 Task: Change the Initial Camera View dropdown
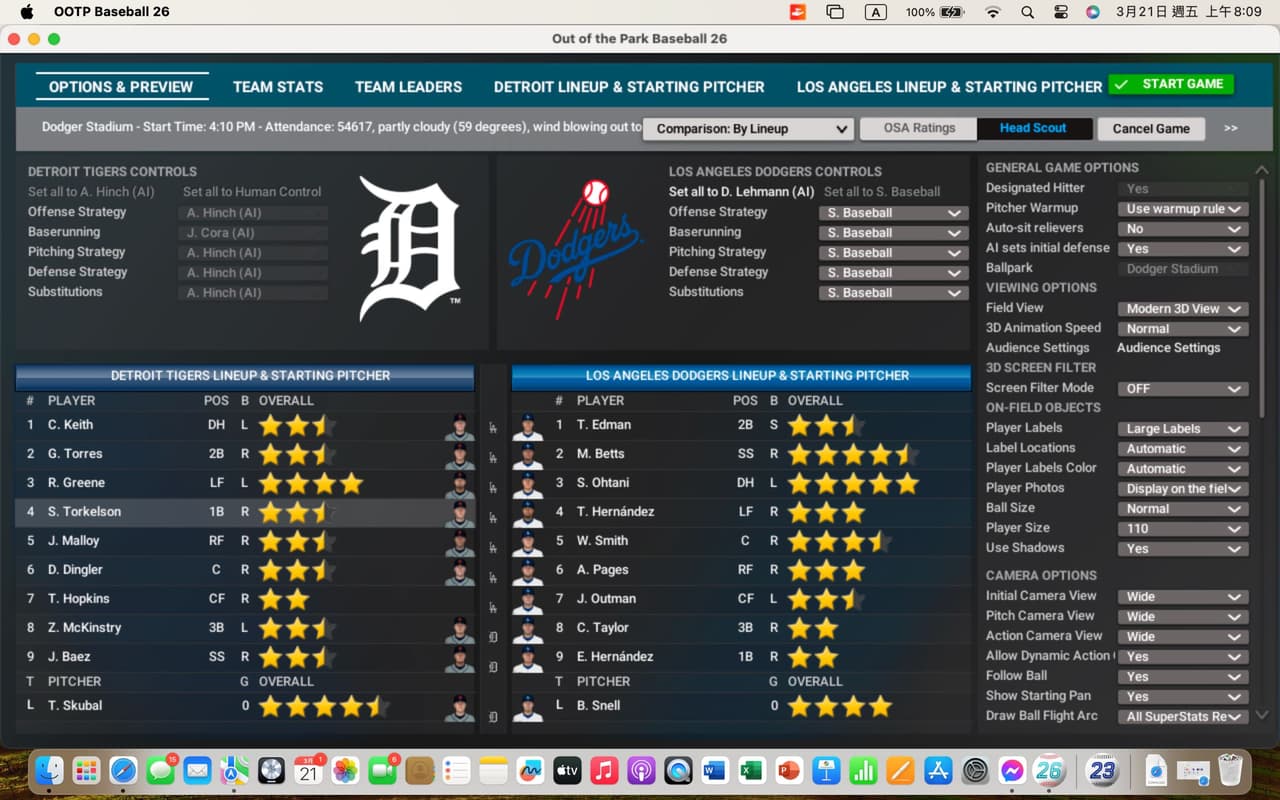[x=1182, y=597]
